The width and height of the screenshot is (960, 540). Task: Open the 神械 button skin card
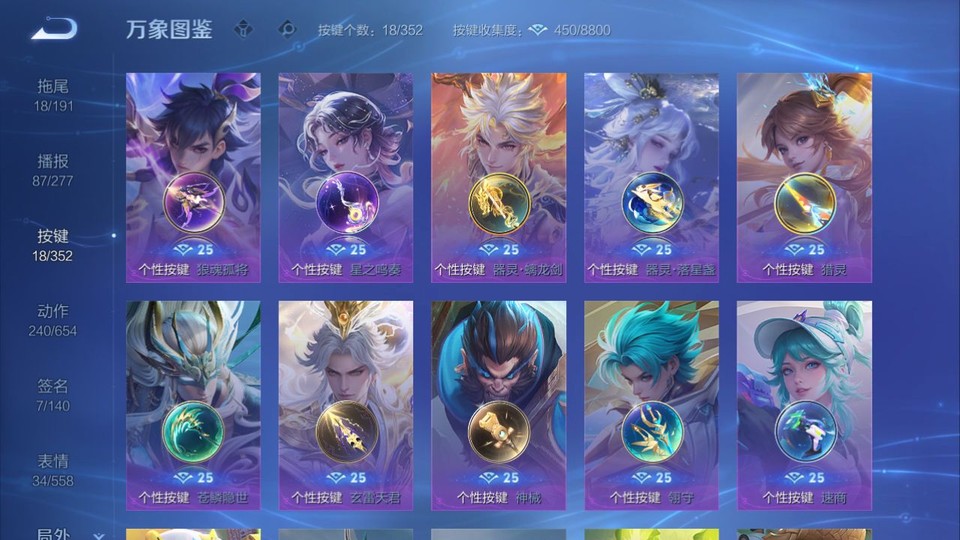click(x=499, y=405)
